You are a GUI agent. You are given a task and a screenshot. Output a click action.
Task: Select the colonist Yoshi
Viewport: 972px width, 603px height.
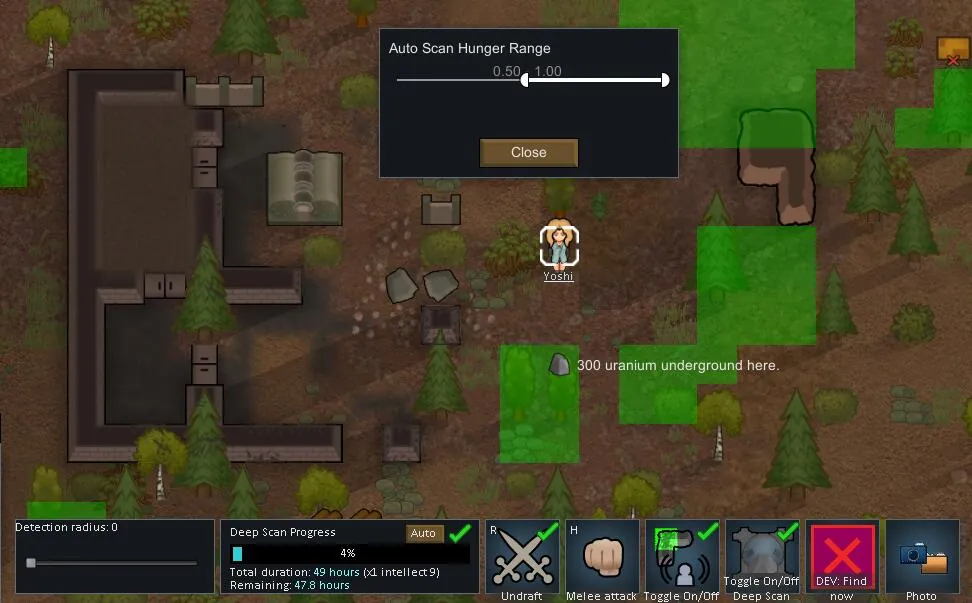coord(559,245)
